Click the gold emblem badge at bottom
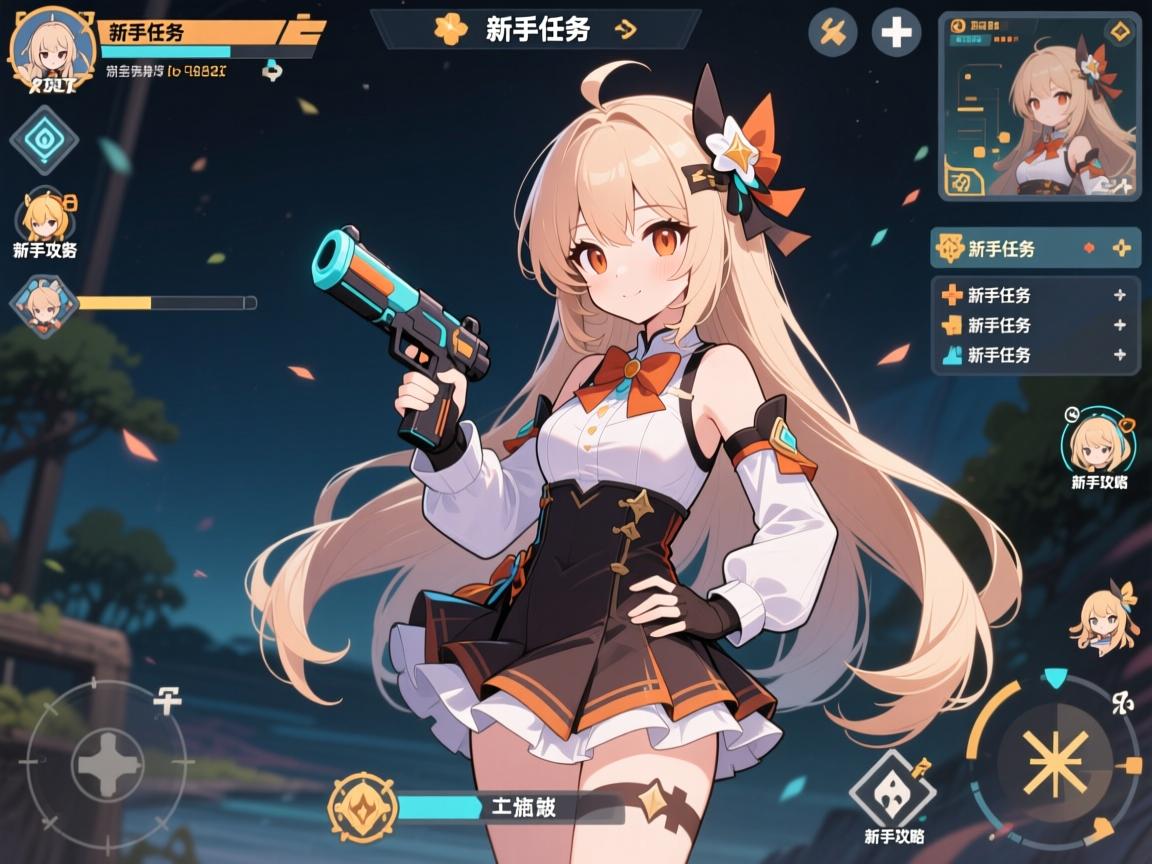The width and height of the screenshot is (1152, 864). [x=362, y=807]
